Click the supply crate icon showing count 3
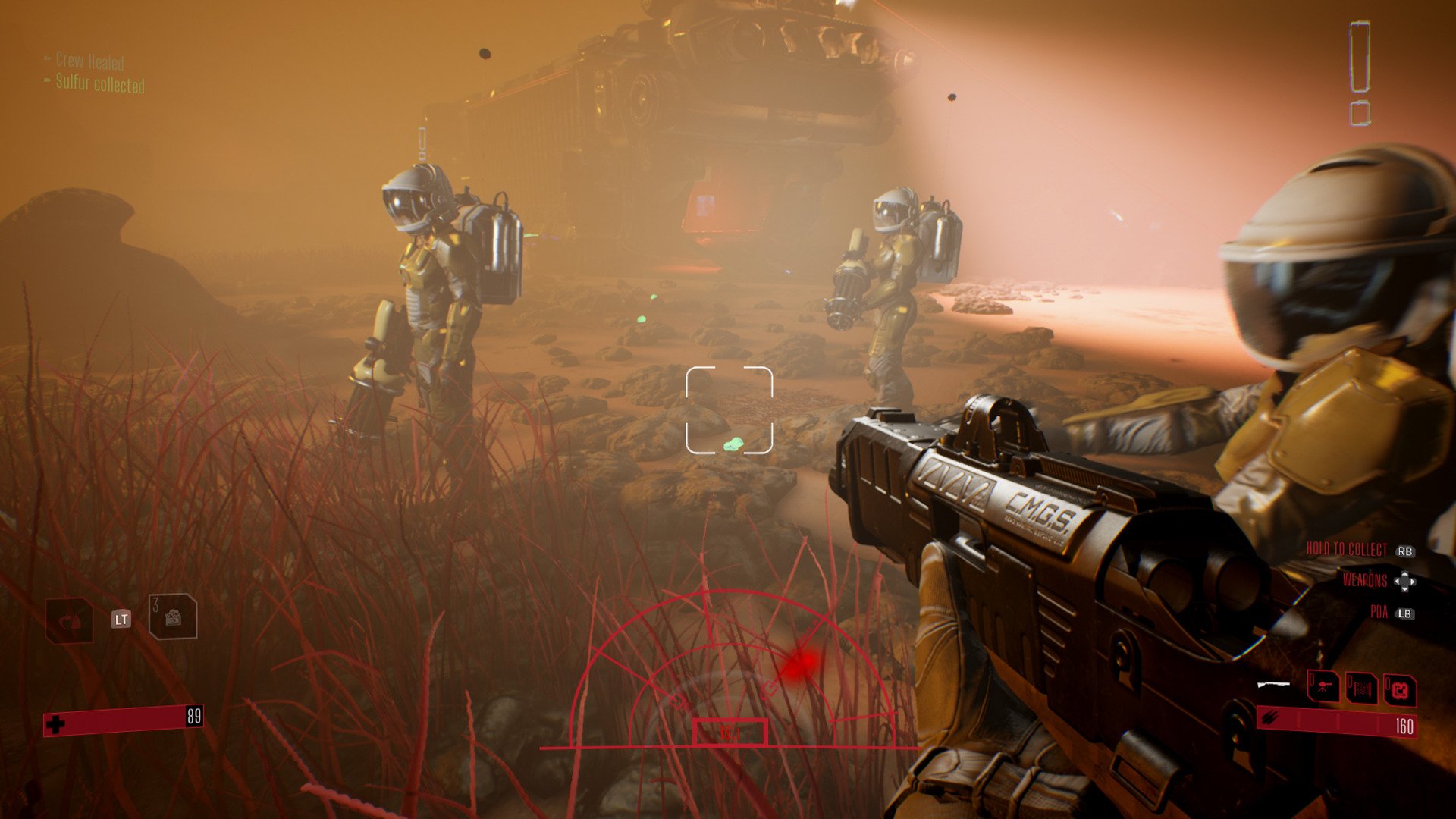 173,617
